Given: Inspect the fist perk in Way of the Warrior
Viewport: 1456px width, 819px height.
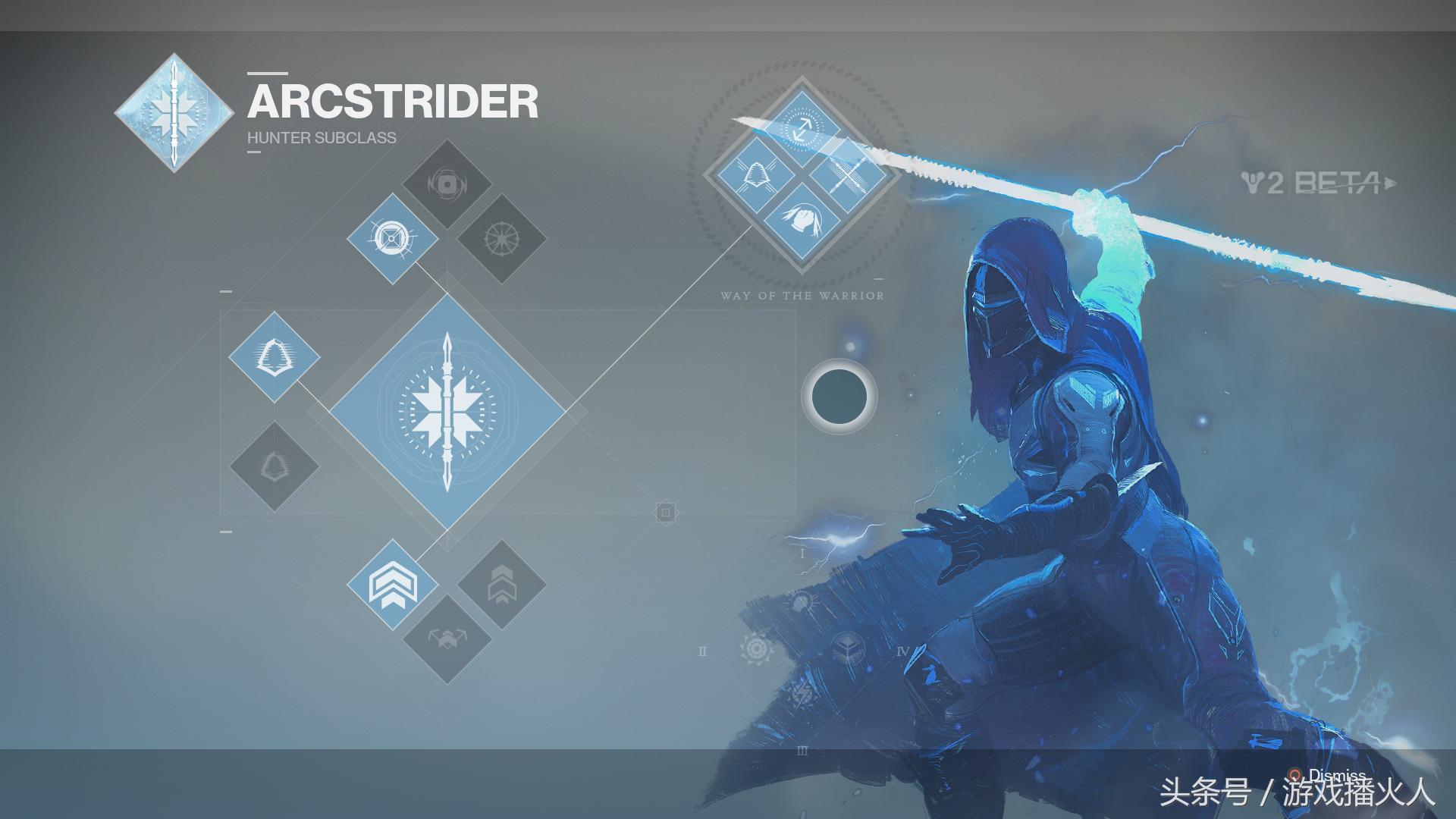Looking at the screenshot, I should 801,220.
